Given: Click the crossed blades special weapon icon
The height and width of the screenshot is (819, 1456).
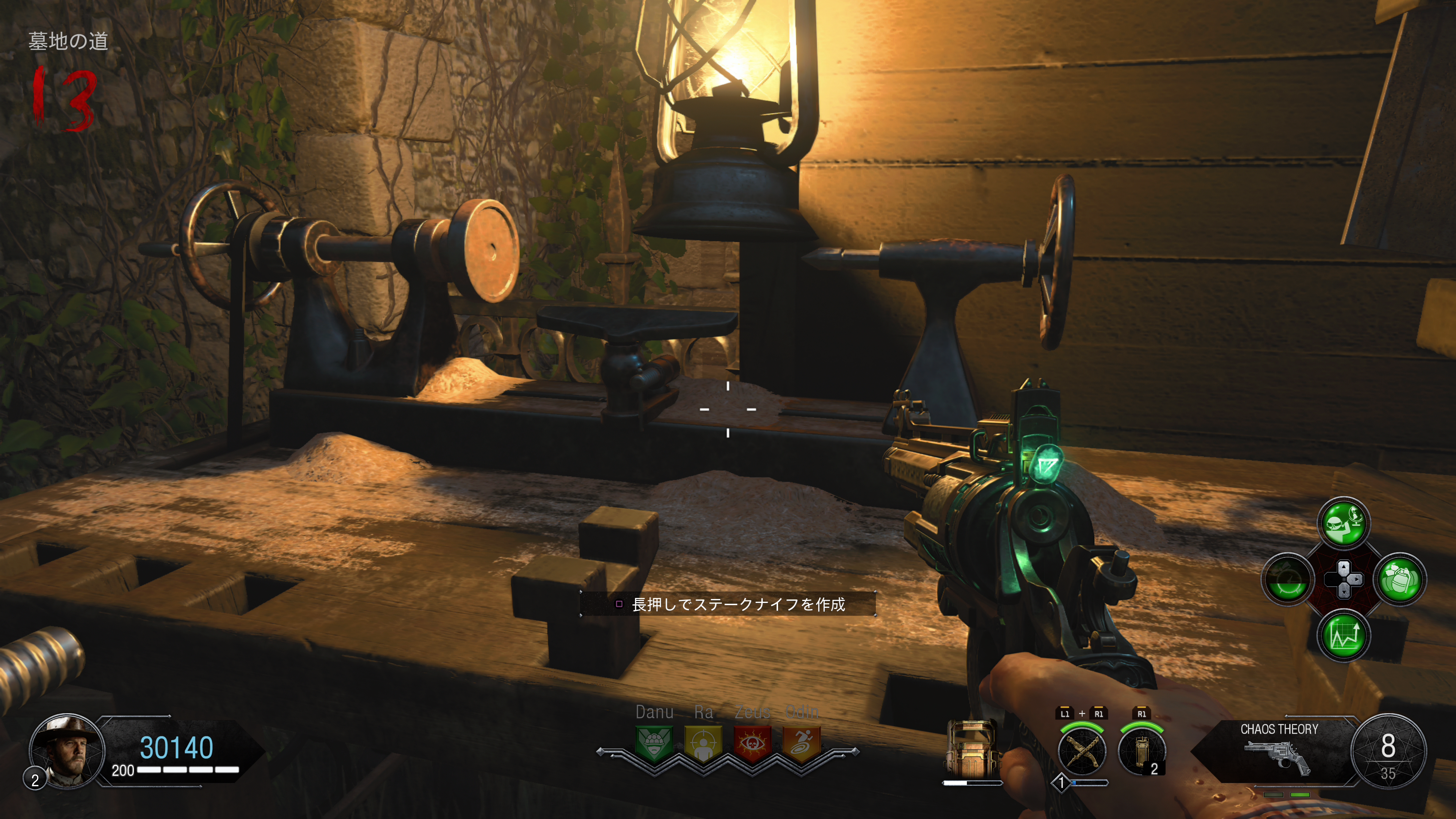Looking at the screenshot, I should click(x=1082, y=752).
